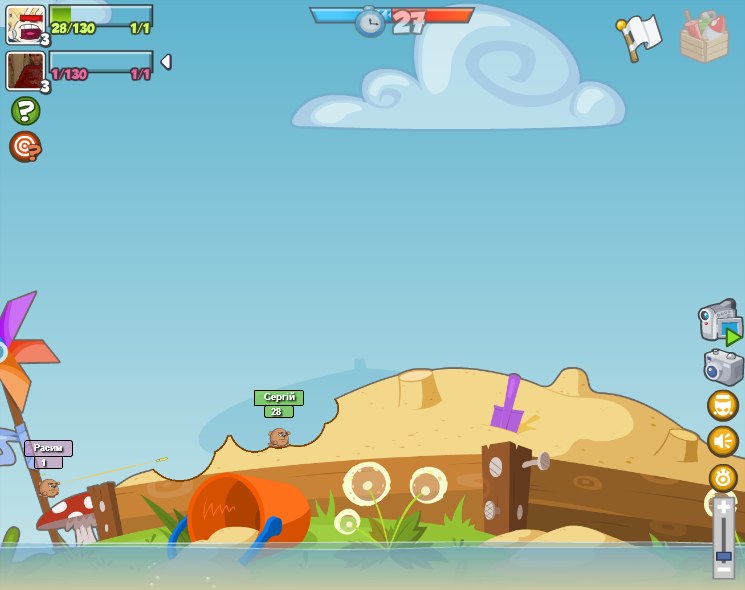Open the weapon crate inventory
This screenshot has height=590, width=745.
point(704,37)
